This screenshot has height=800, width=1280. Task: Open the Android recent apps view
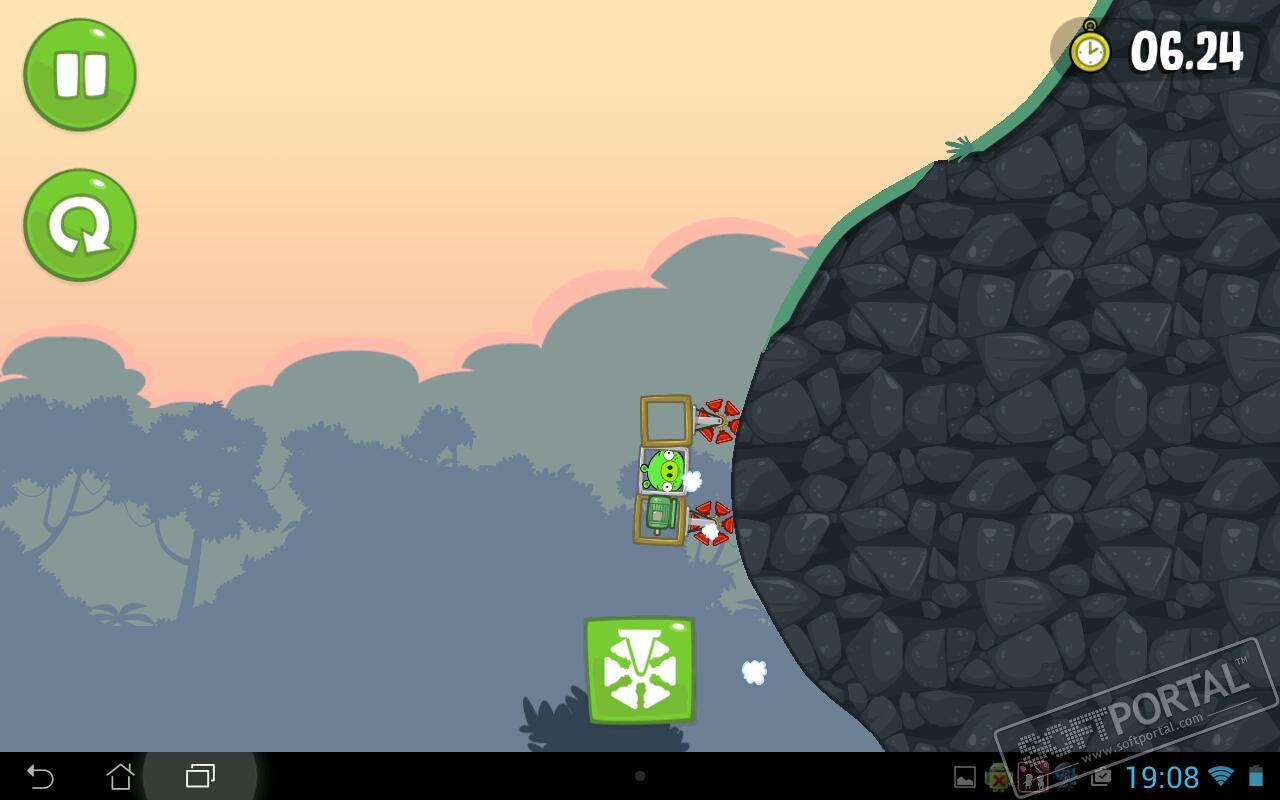200,776
